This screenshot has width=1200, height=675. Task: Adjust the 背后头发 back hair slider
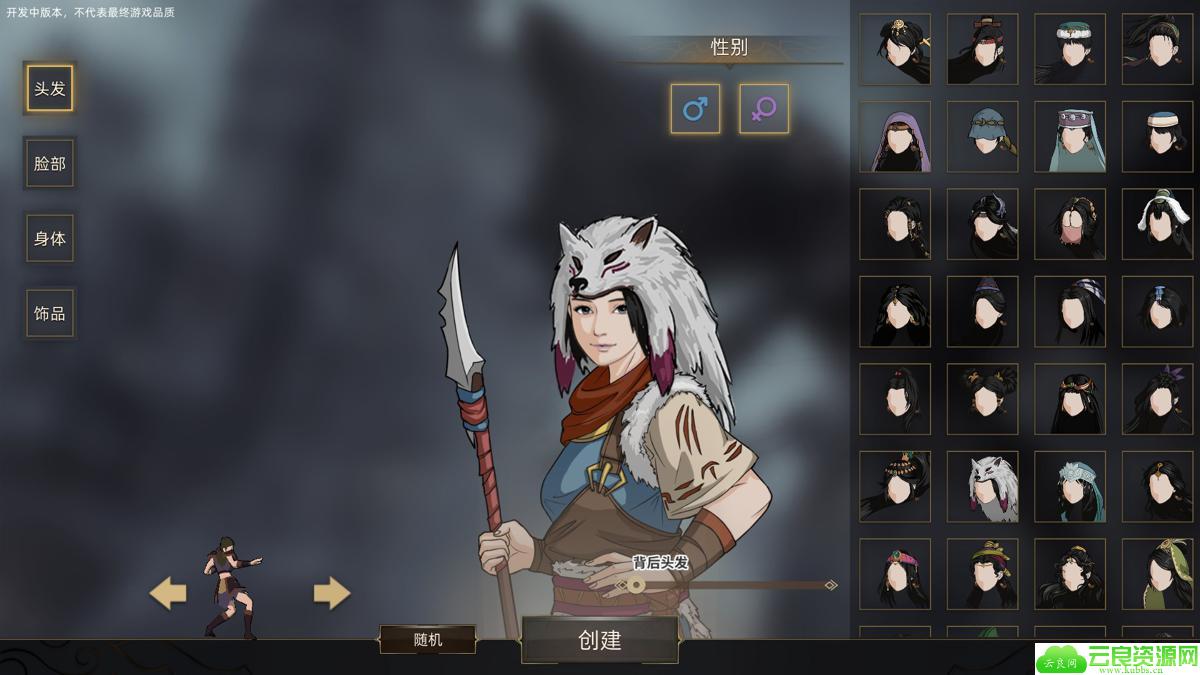[x=636, y=585]
